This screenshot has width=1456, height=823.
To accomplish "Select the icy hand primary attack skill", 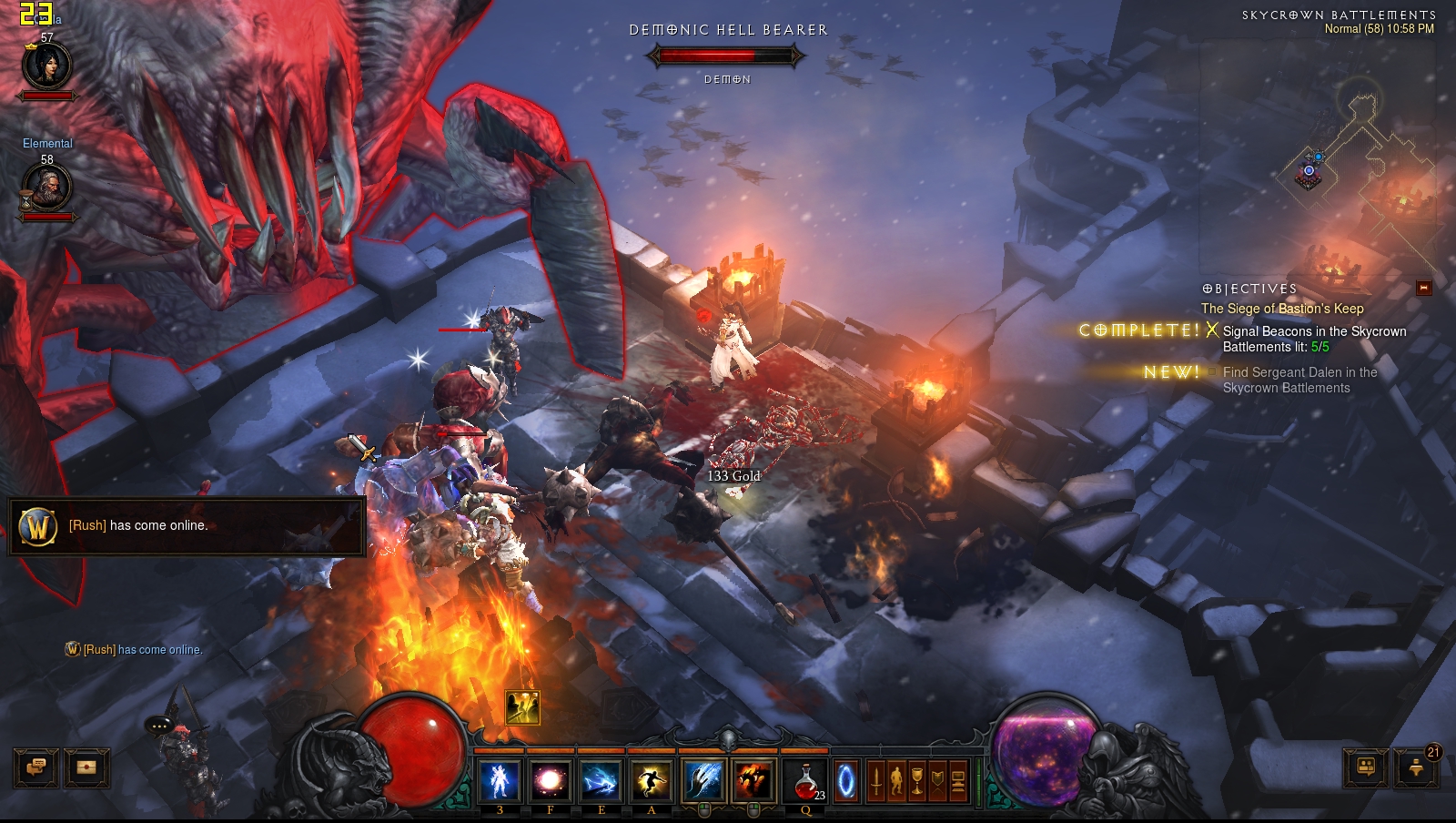I will tap(703, 781).
